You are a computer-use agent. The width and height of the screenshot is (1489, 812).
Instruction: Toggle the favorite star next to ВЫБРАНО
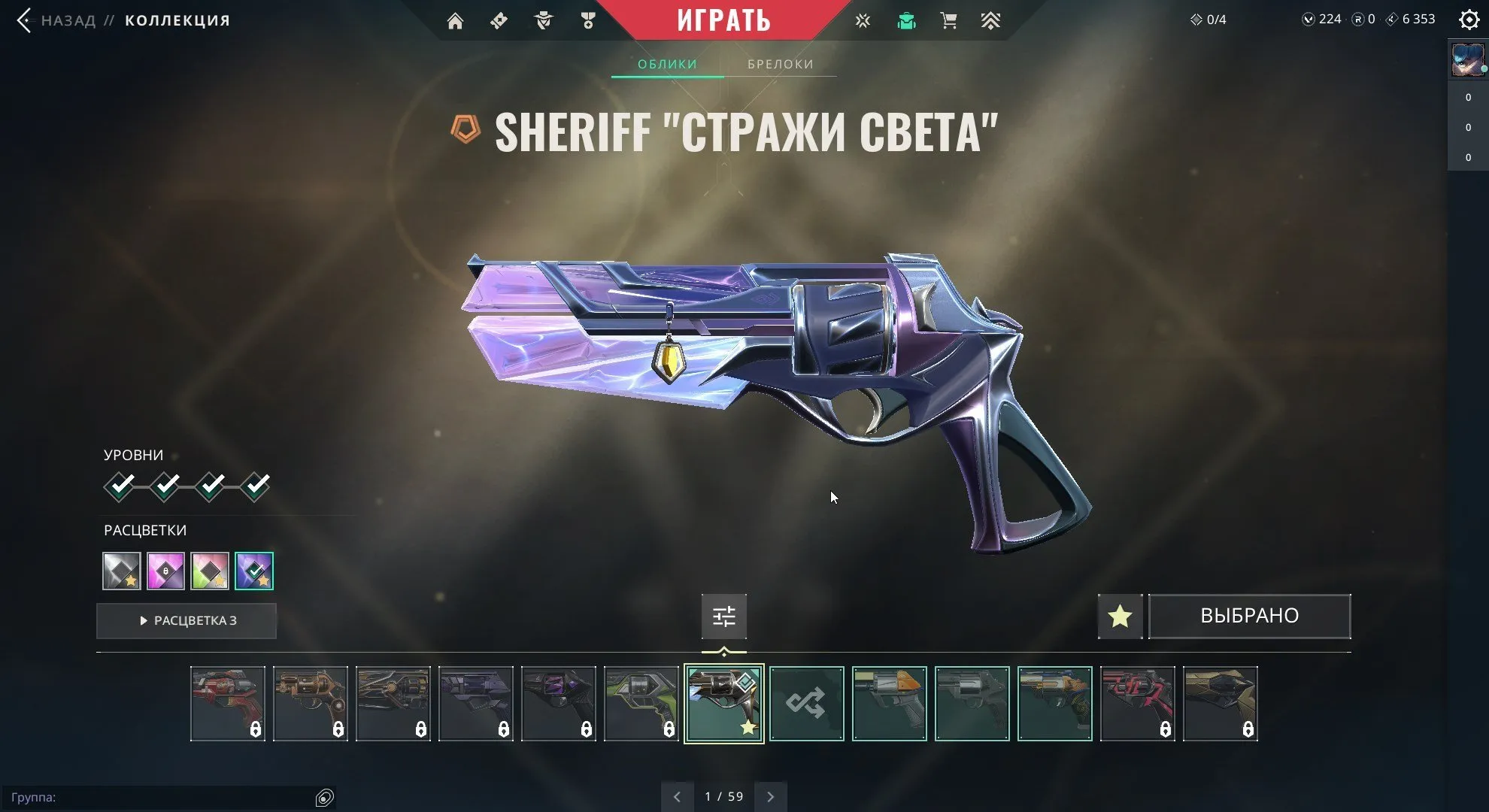point(1120,616)
